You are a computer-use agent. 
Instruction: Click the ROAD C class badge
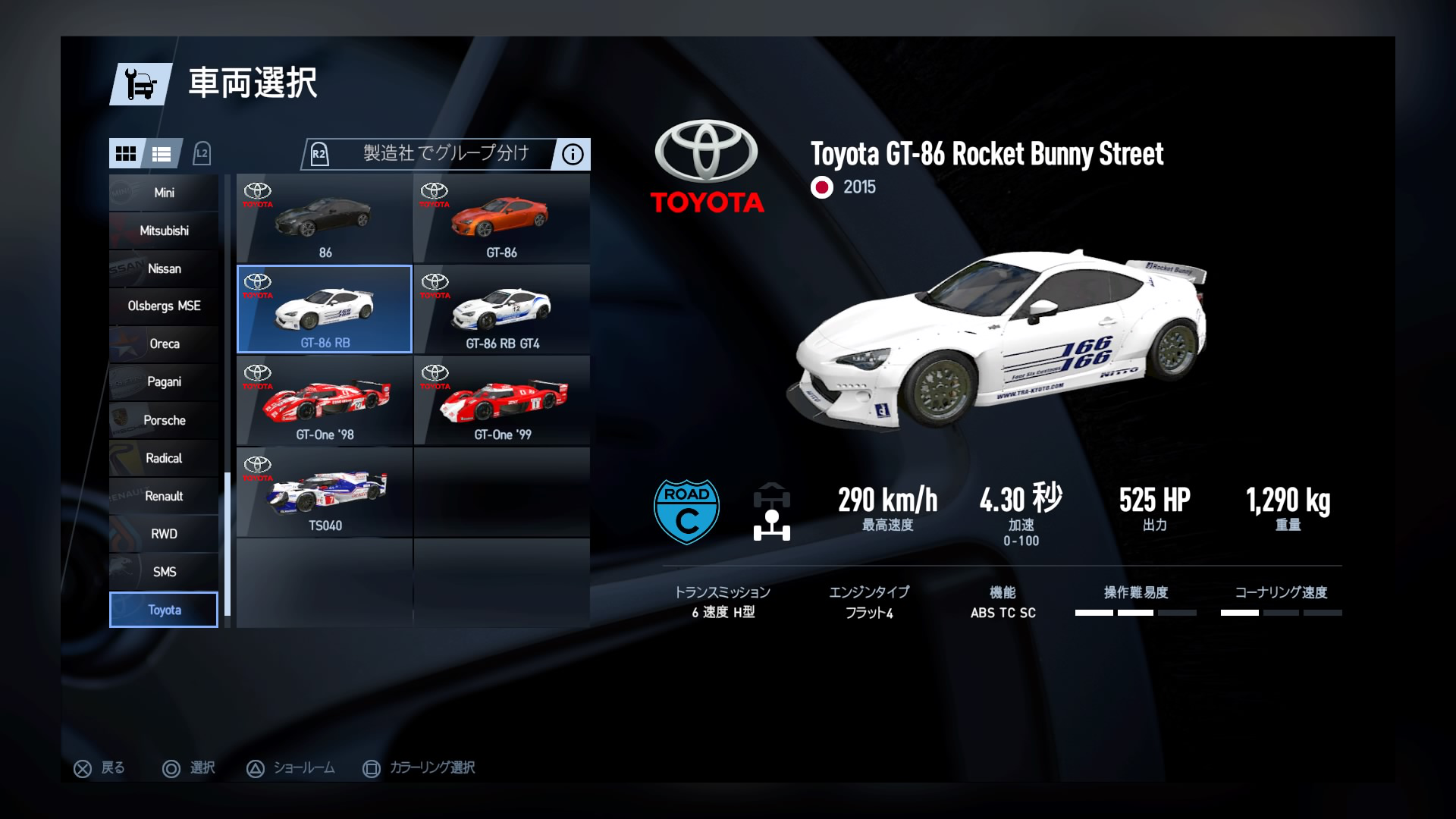point(686,510)
